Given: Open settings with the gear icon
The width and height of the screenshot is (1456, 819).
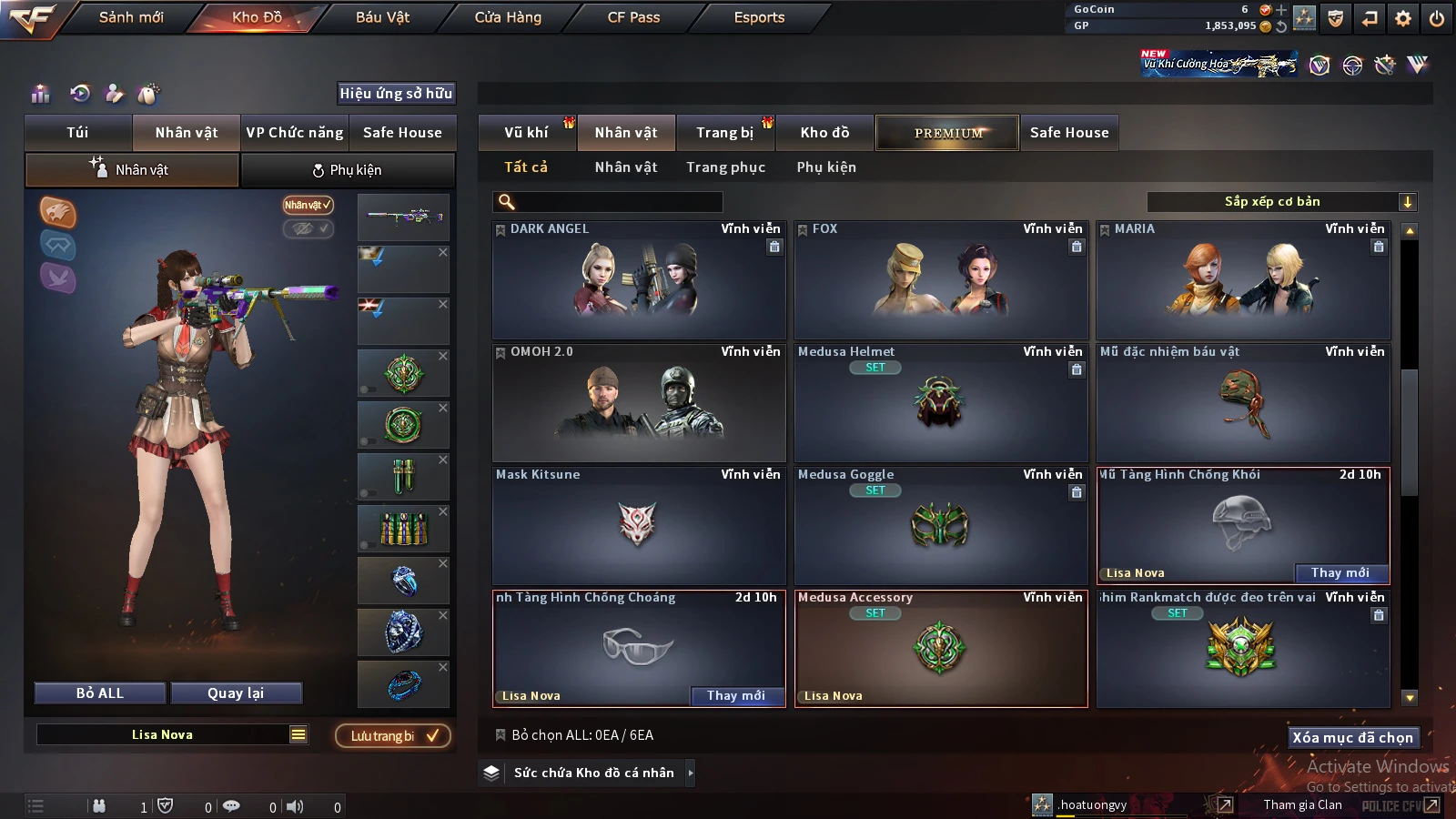Looking at the screenshot, I should [x=1403, y=18].
